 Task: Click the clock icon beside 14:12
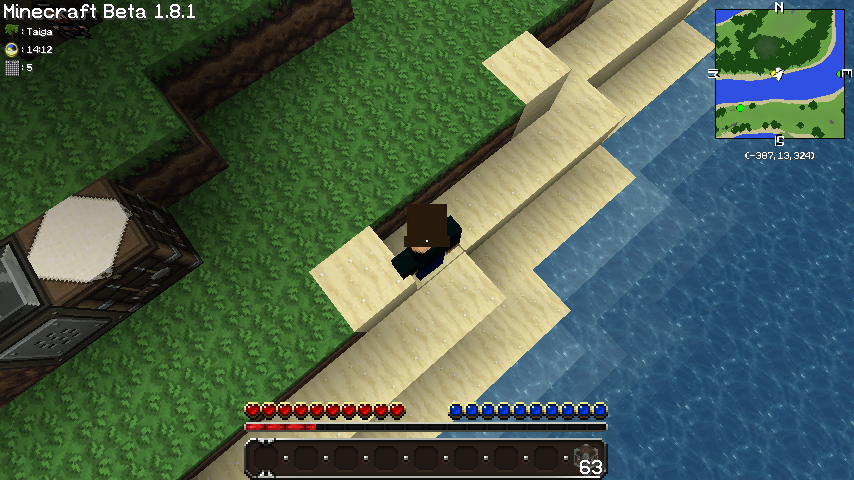[x=12, y=49]
